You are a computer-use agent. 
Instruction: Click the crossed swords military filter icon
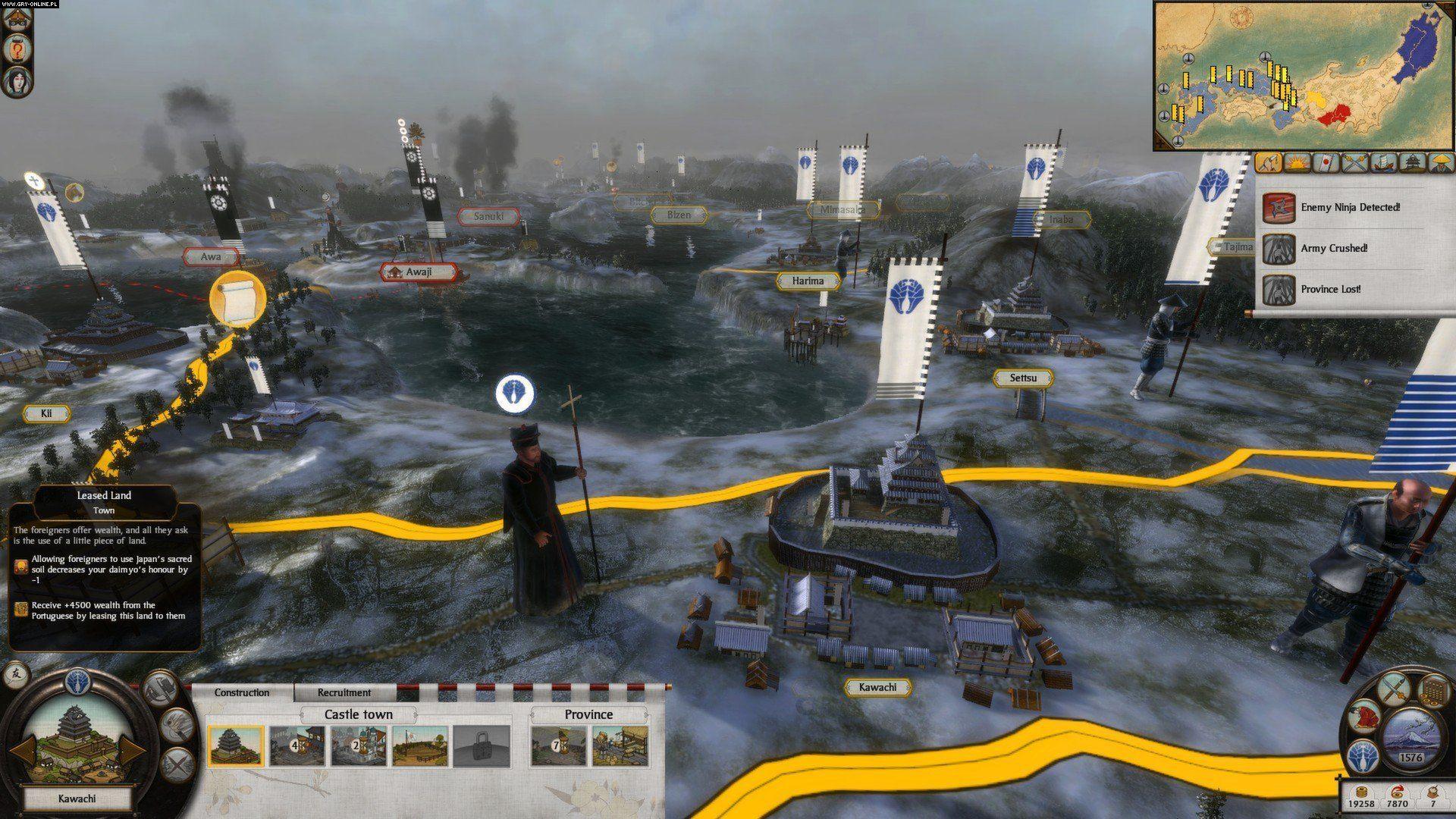[1357, 162]
